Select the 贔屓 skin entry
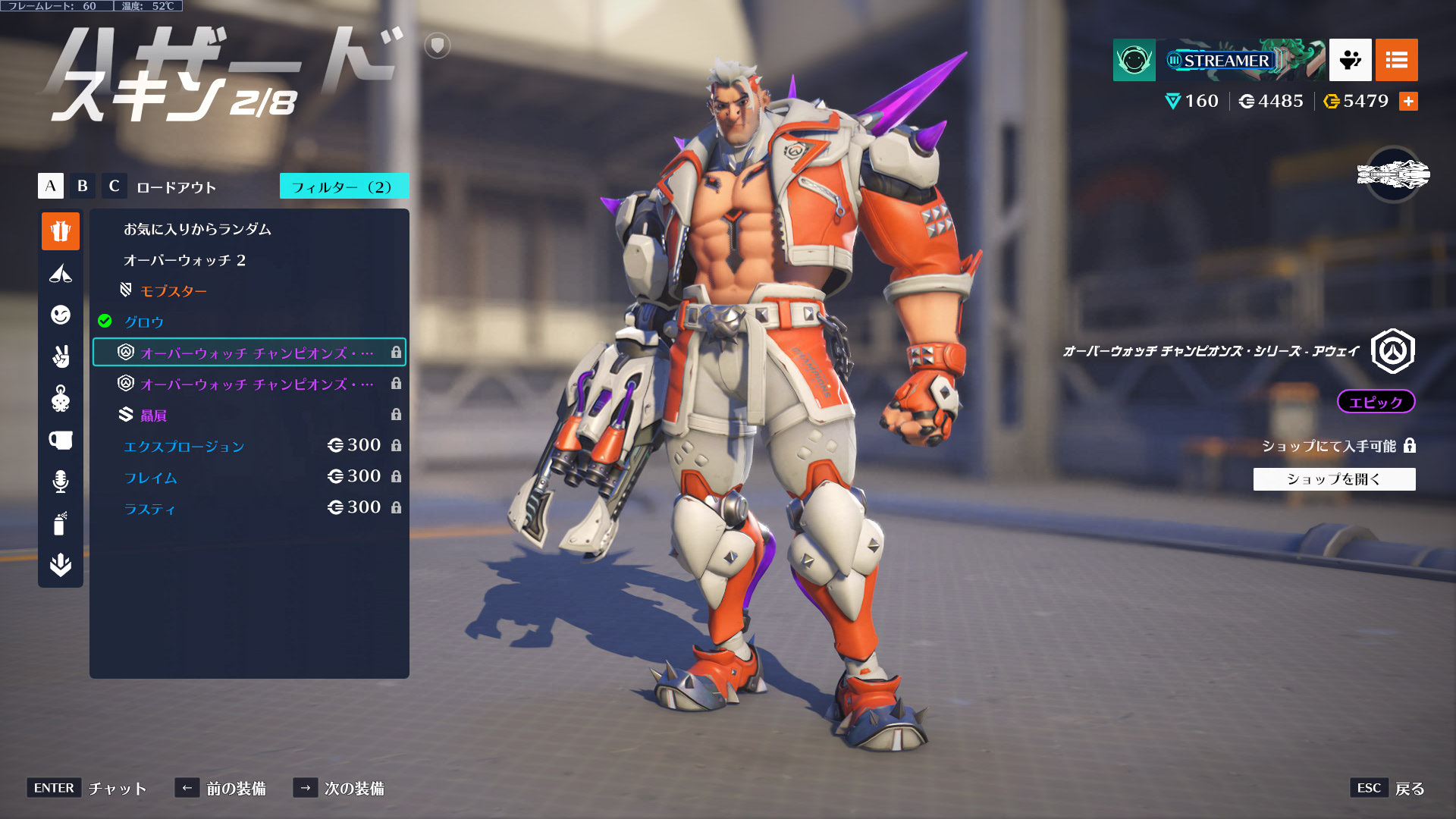Screen dimensions: 1456x819 (153, 416)
